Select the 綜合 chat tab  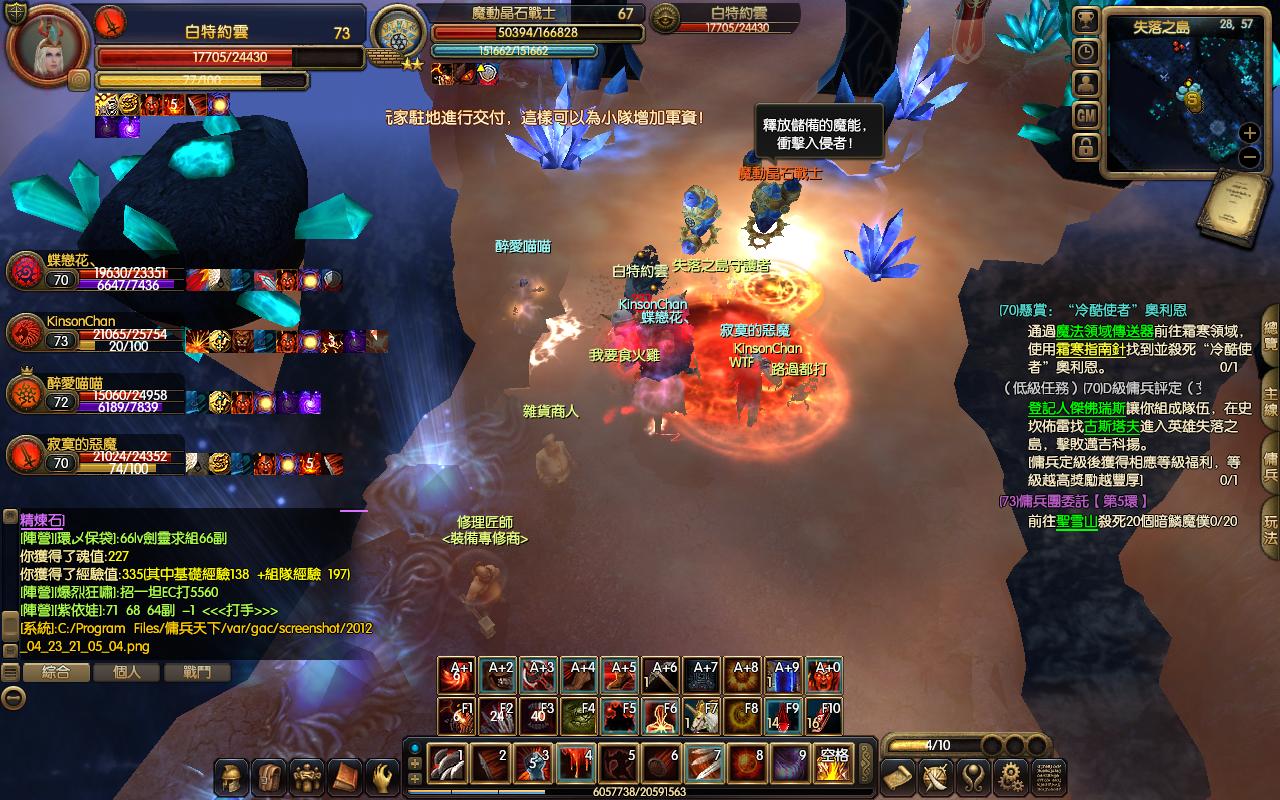[56, 672]
